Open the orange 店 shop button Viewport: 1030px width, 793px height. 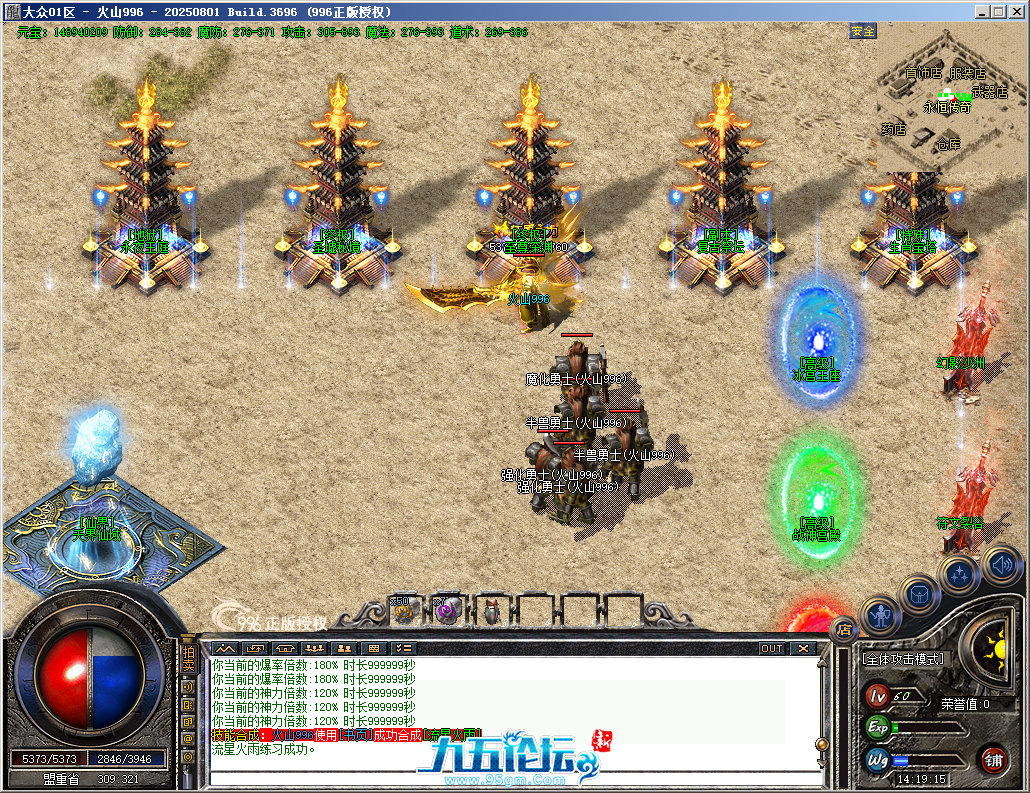point(843,630)
